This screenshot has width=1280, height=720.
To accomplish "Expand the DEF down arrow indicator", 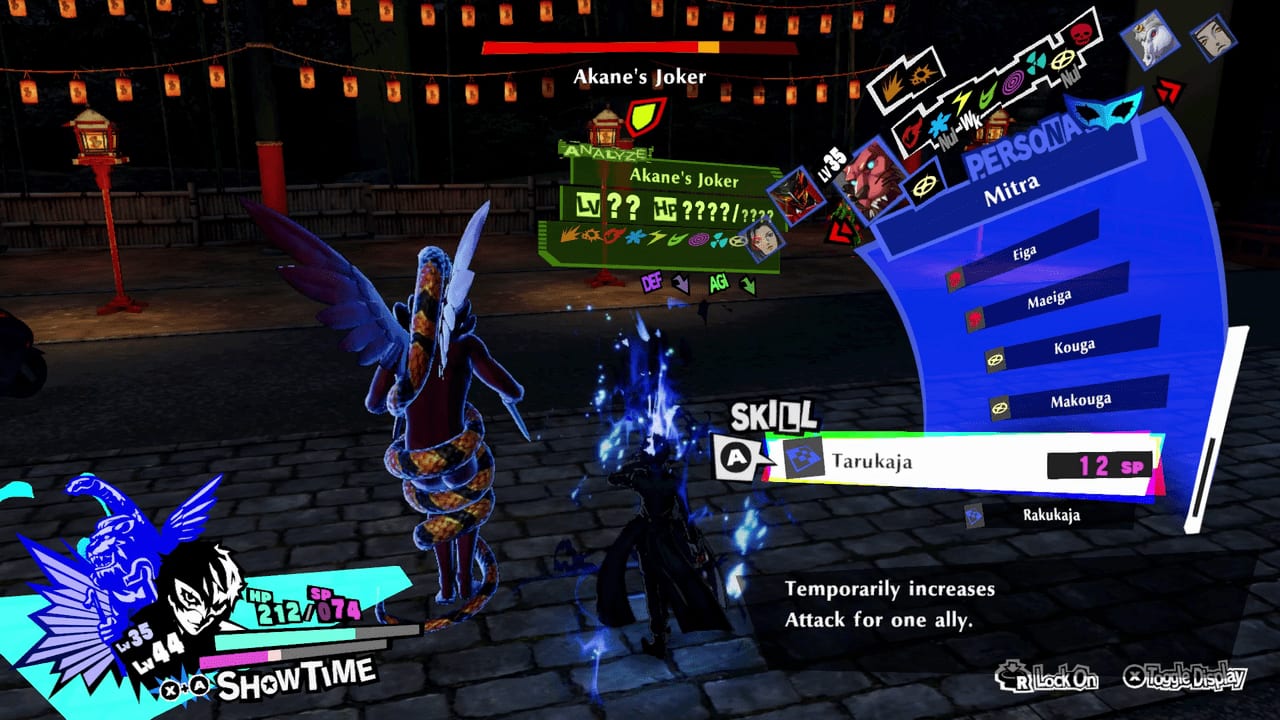I will (680, 283).
